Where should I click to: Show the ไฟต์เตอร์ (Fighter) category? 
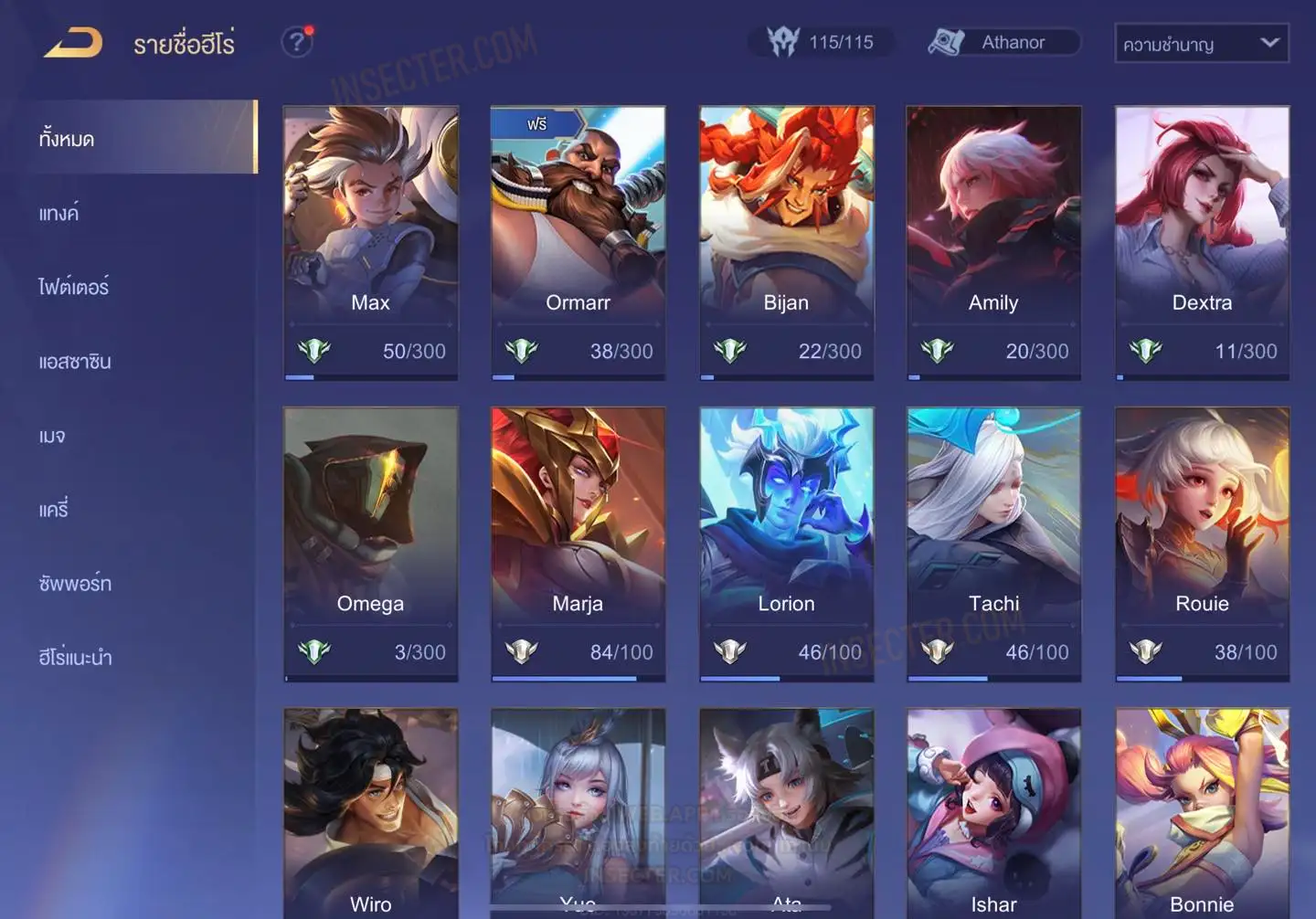coord(74,288)
